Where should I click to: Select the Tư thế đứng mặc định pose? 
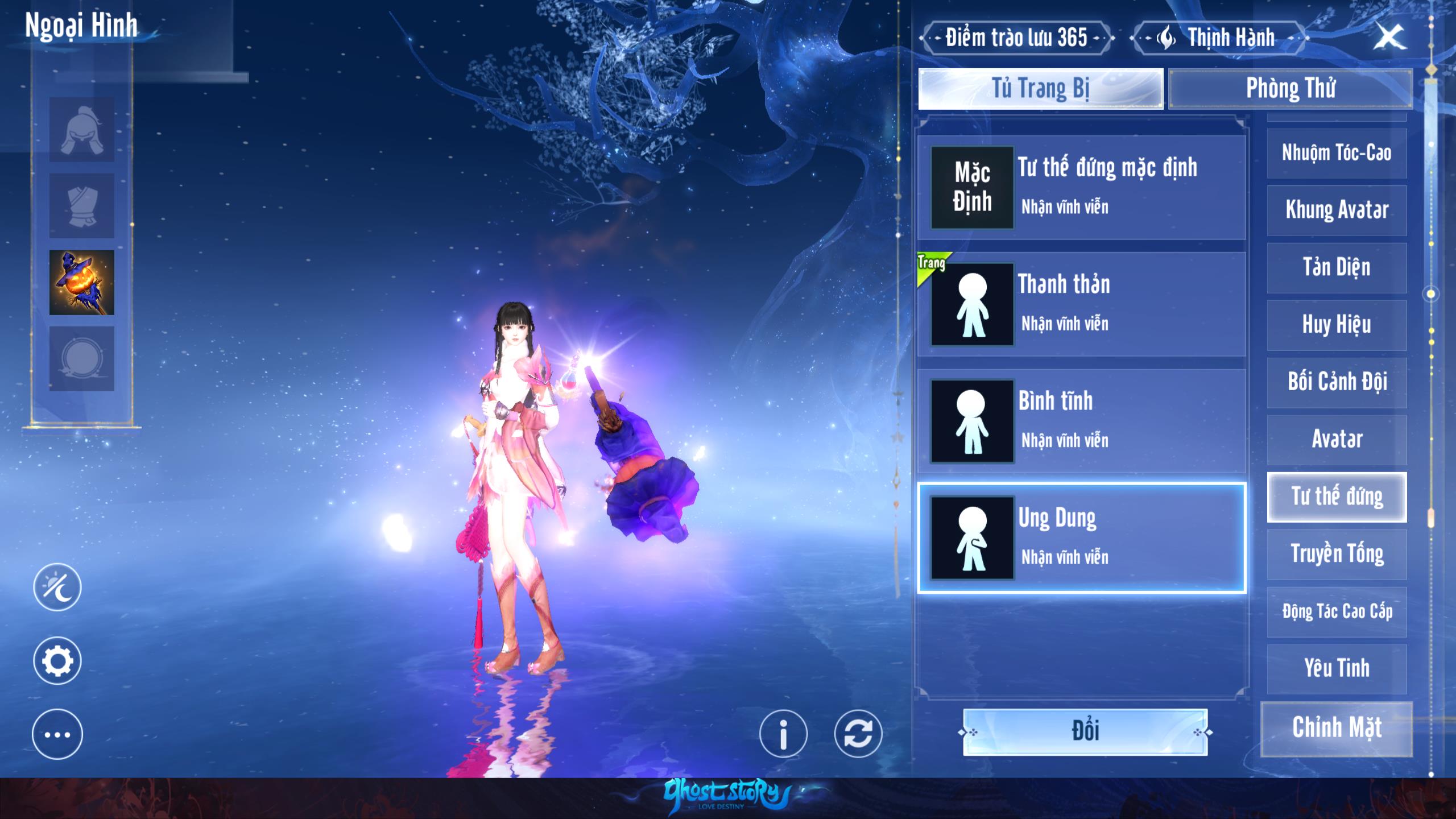(x=1081, y=187)
